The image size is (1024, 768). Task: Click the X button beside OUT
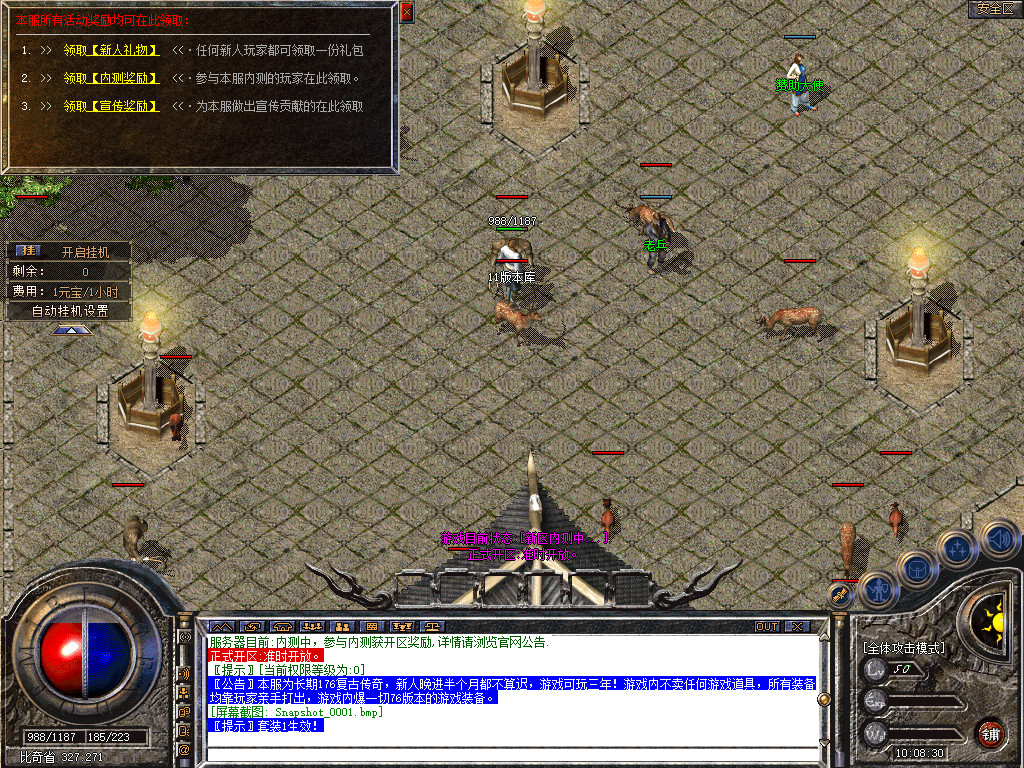click(x=797, y=626)
